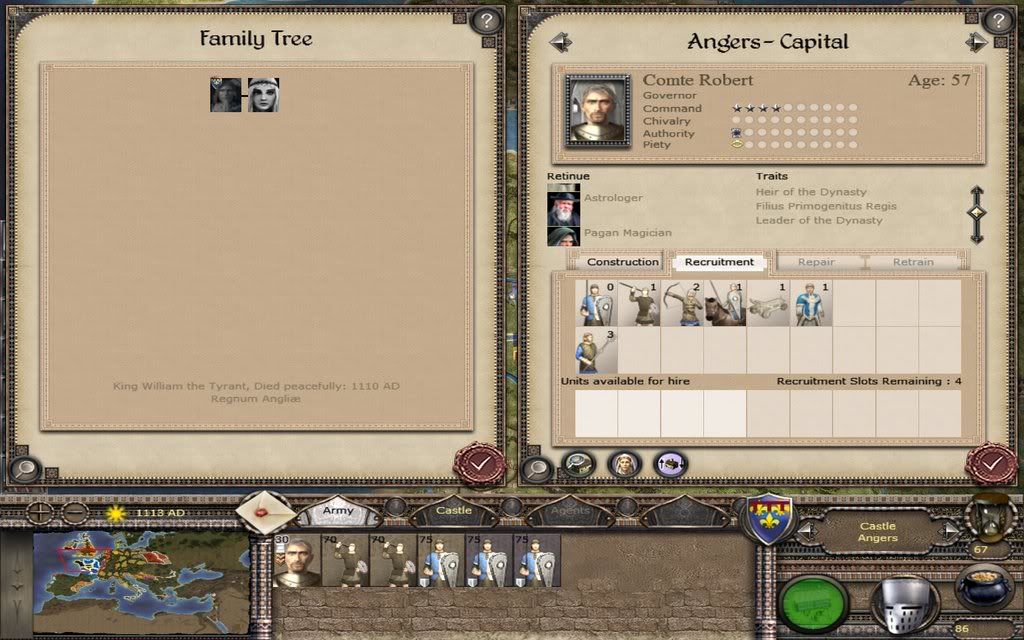Open help for the Family Tree panel
This screenshot has height=640, width=1024.
486,20
